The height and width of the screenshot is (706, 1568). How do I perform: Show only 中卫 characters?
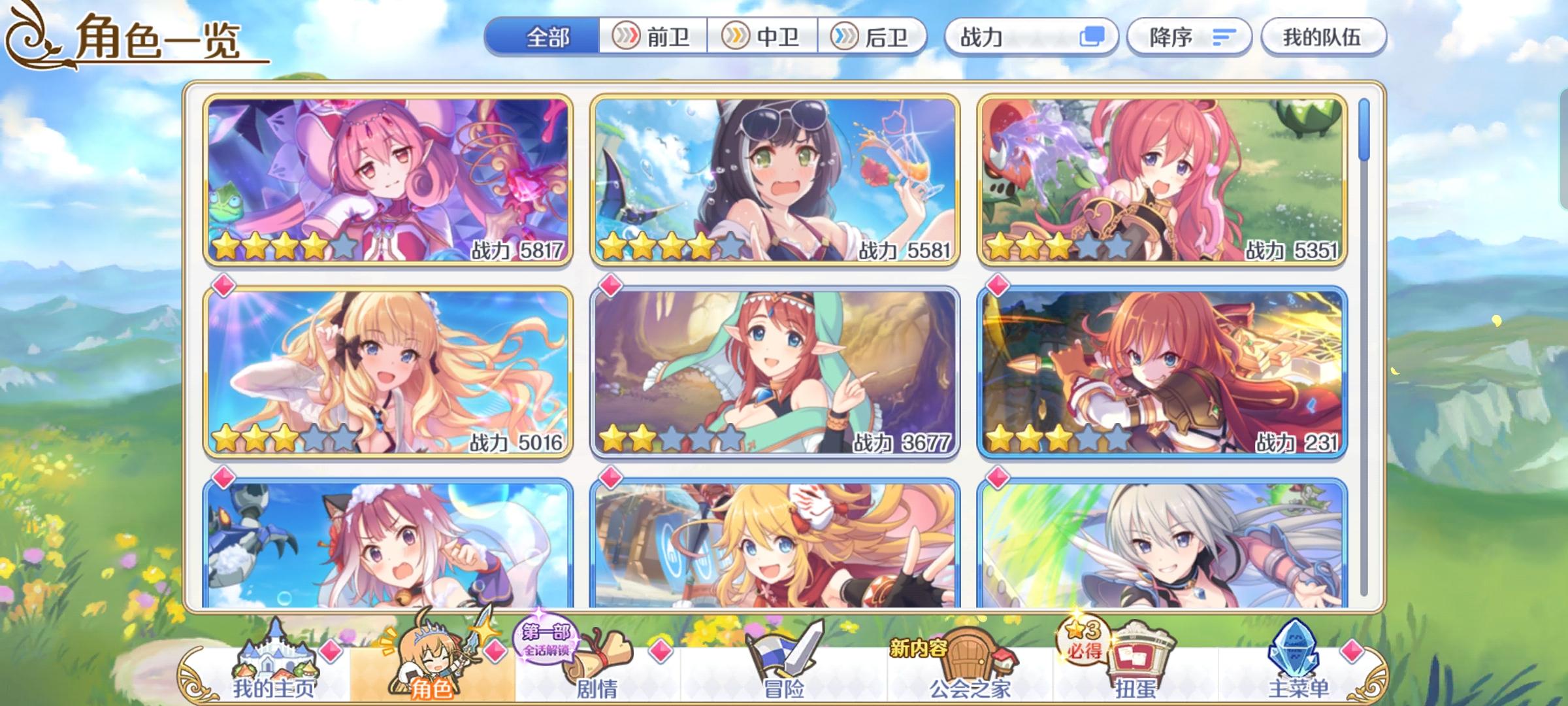762,37
